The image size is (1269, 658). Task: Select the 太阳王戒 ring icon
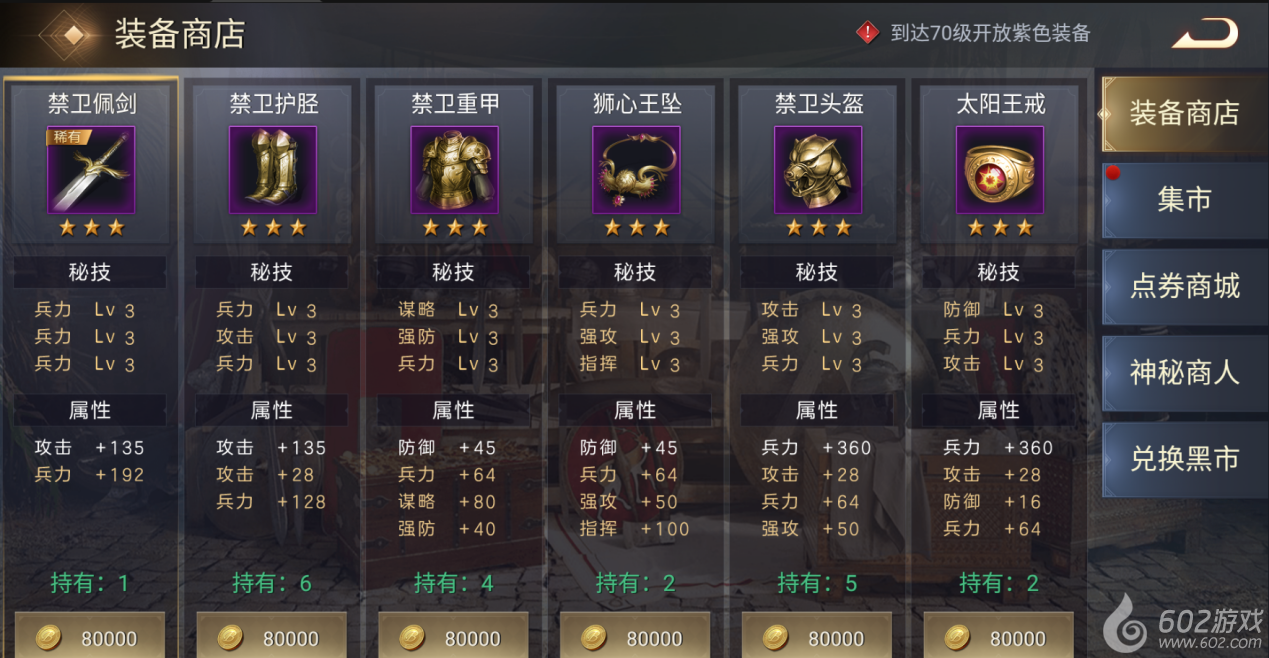[x=1000, y=170]
